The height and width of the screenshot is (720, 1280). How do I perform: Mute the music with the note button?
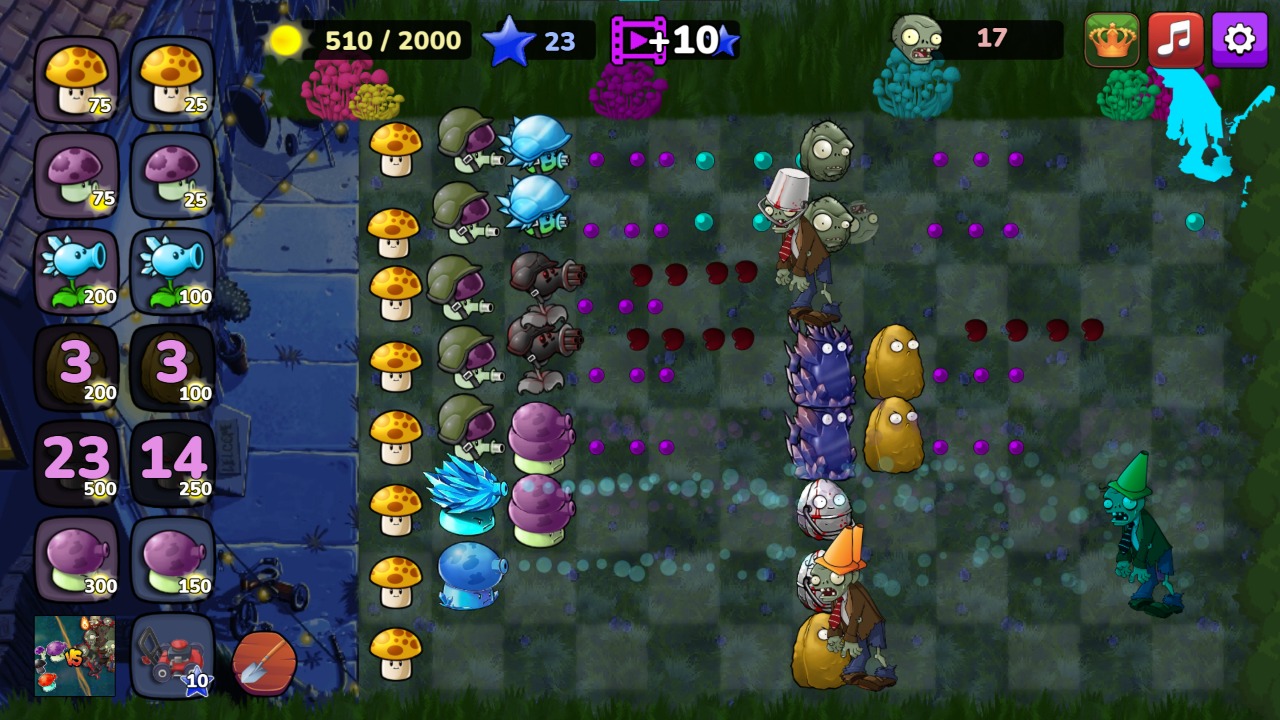1175,40
